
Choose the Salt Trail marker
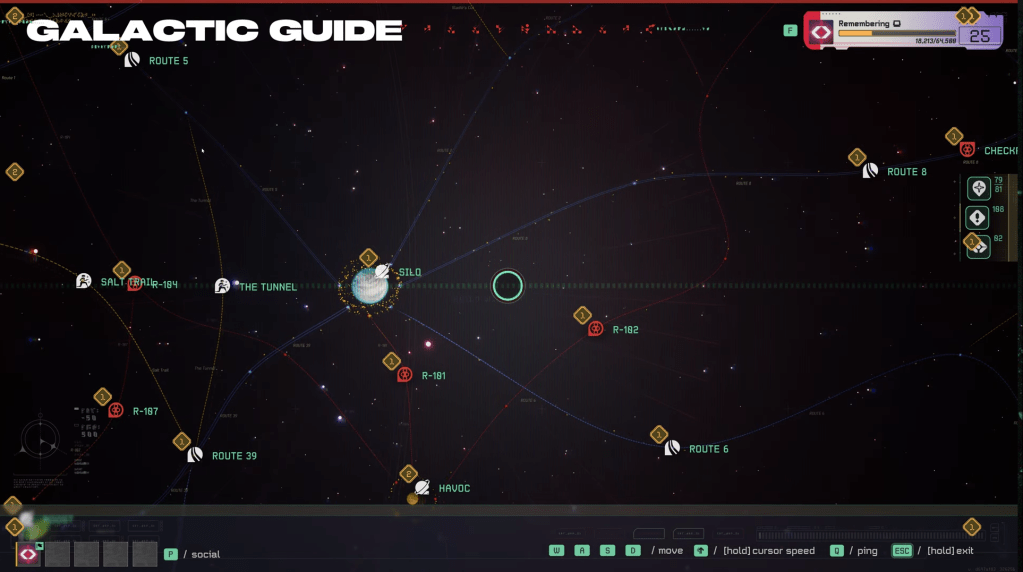click(x=84, y=281)
